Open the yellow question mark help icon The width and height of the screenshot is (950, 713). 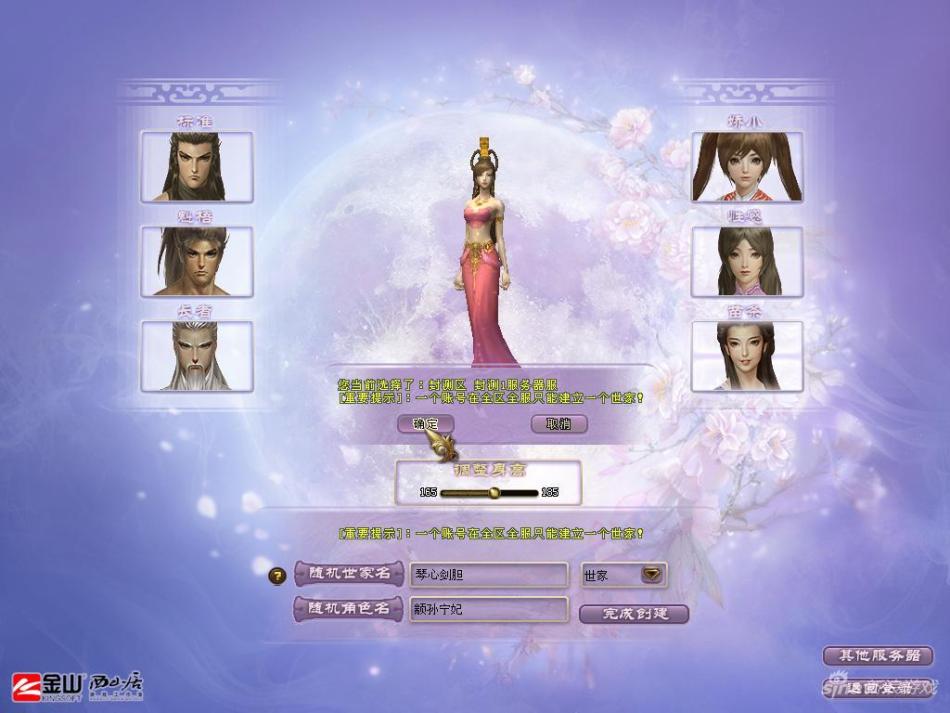279,575
